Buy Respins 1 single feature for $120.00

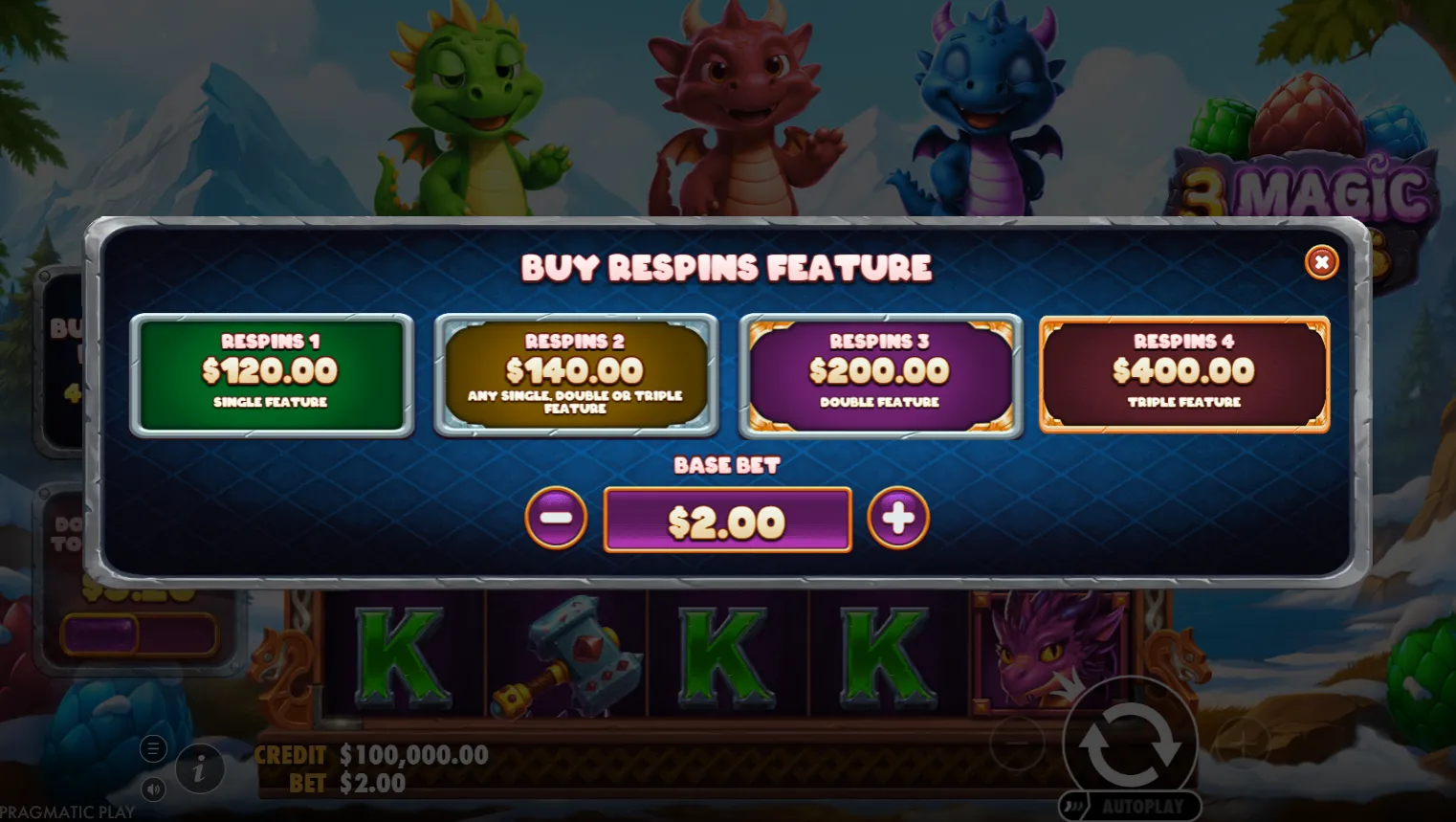[272, 375]
